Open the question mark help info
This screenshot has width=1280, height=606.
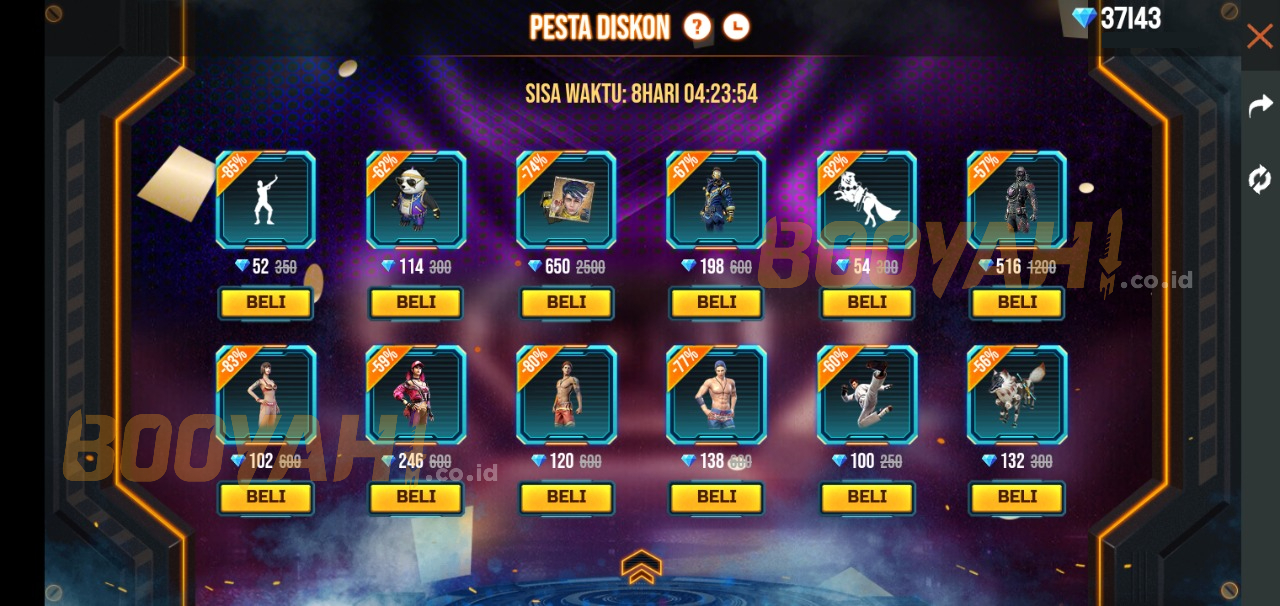(697, 27)
